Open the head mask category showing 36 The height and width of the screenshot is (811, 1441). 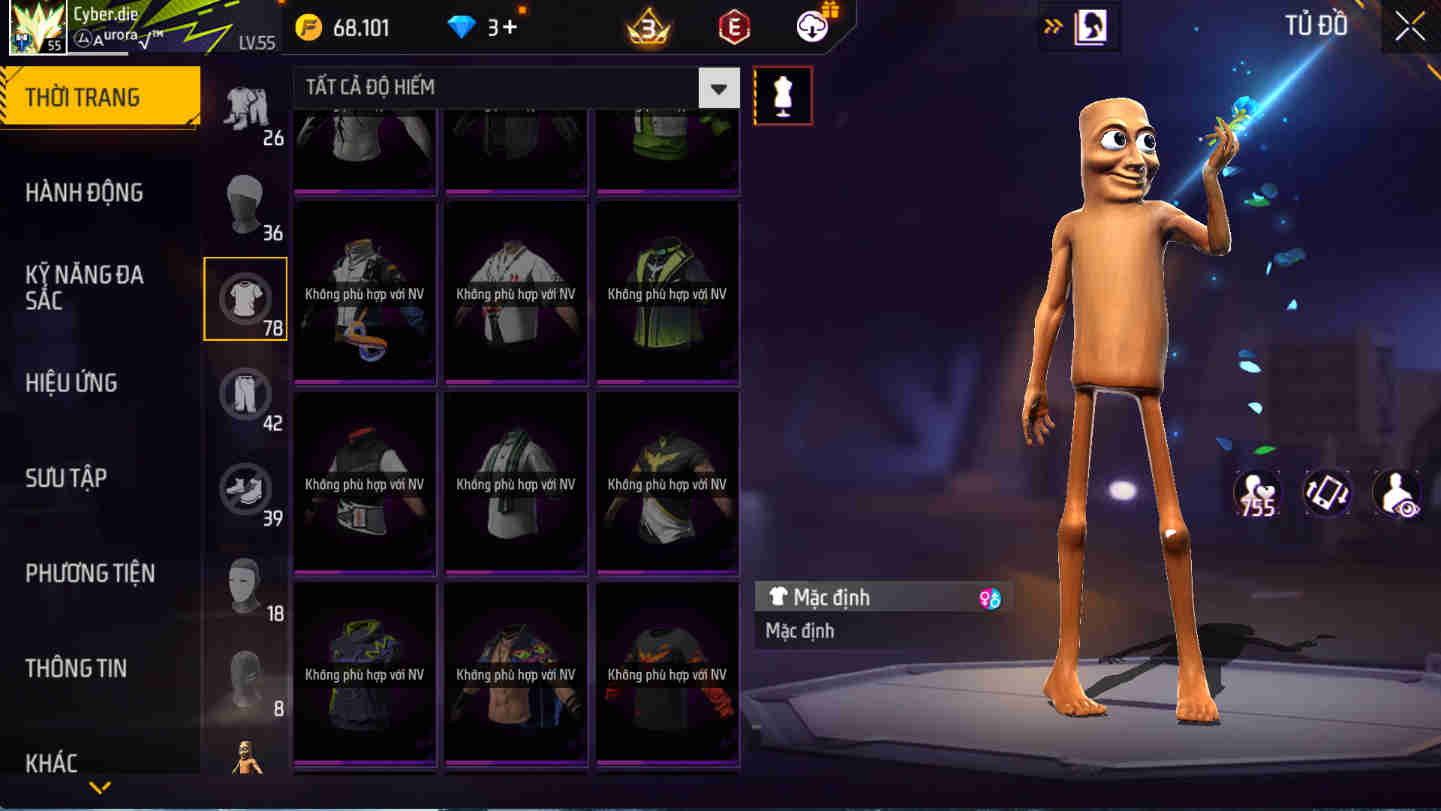tap(245, 202)
